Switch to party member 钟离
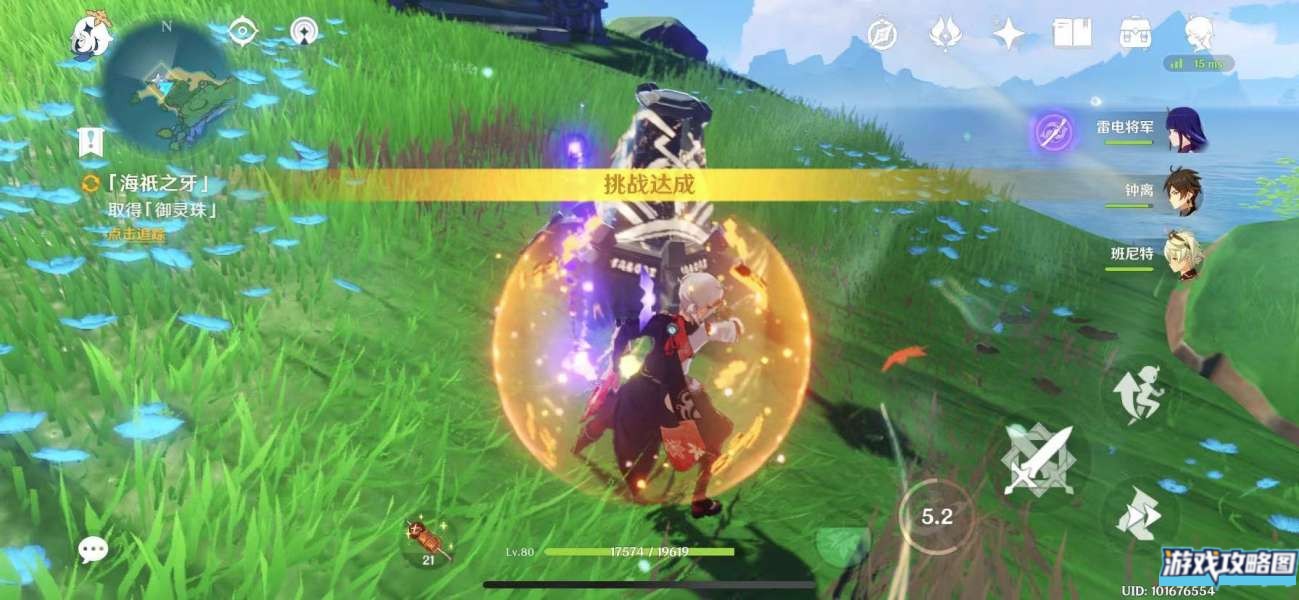This screenshot has height=600, width=1299. 1184,192
